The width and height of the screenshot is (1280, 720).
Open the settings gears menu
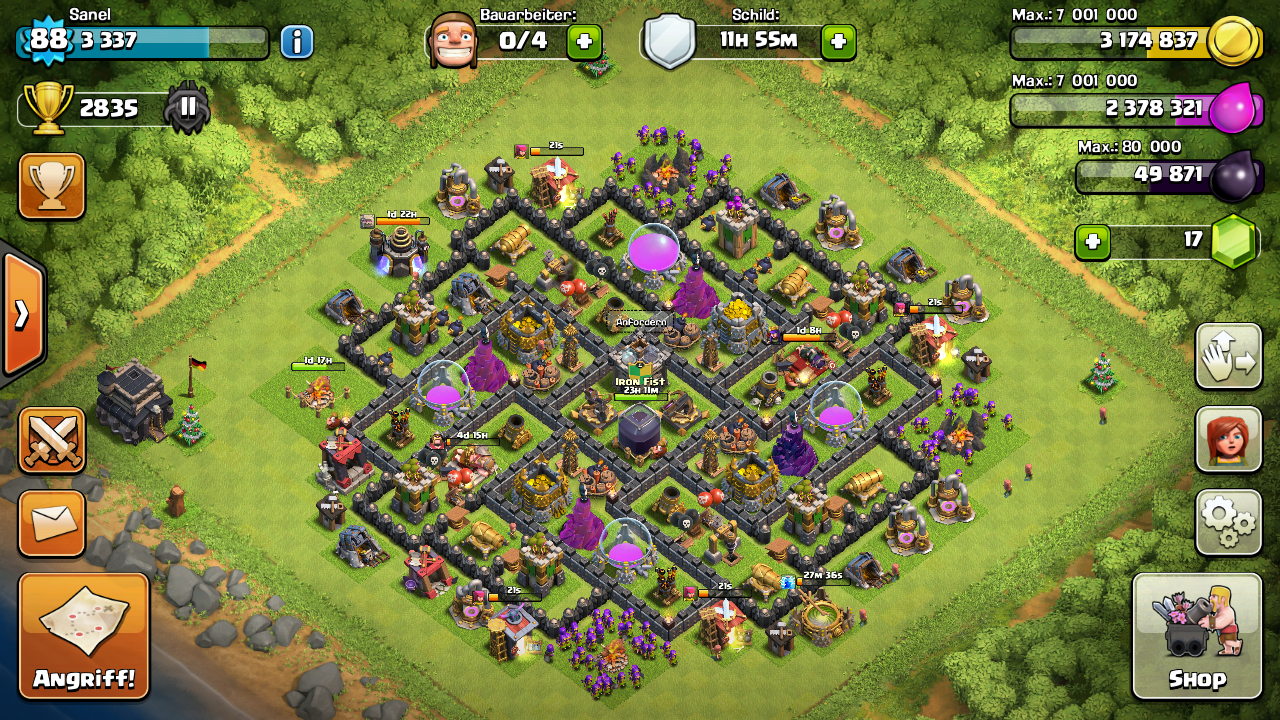click(x=1228, y=521)
